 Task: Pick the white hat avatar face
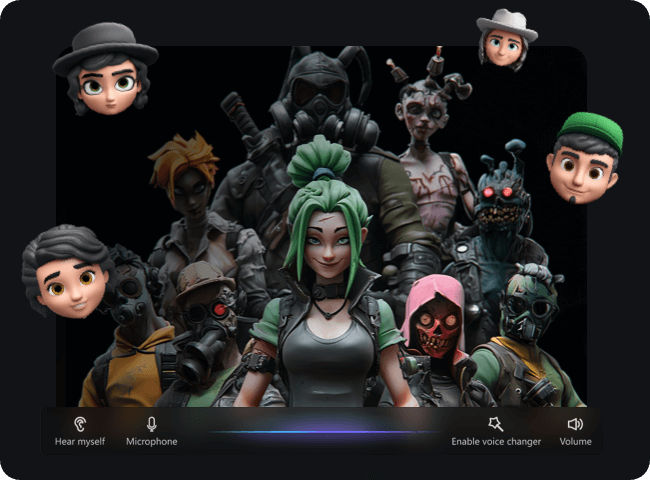[x=505, y=38]
